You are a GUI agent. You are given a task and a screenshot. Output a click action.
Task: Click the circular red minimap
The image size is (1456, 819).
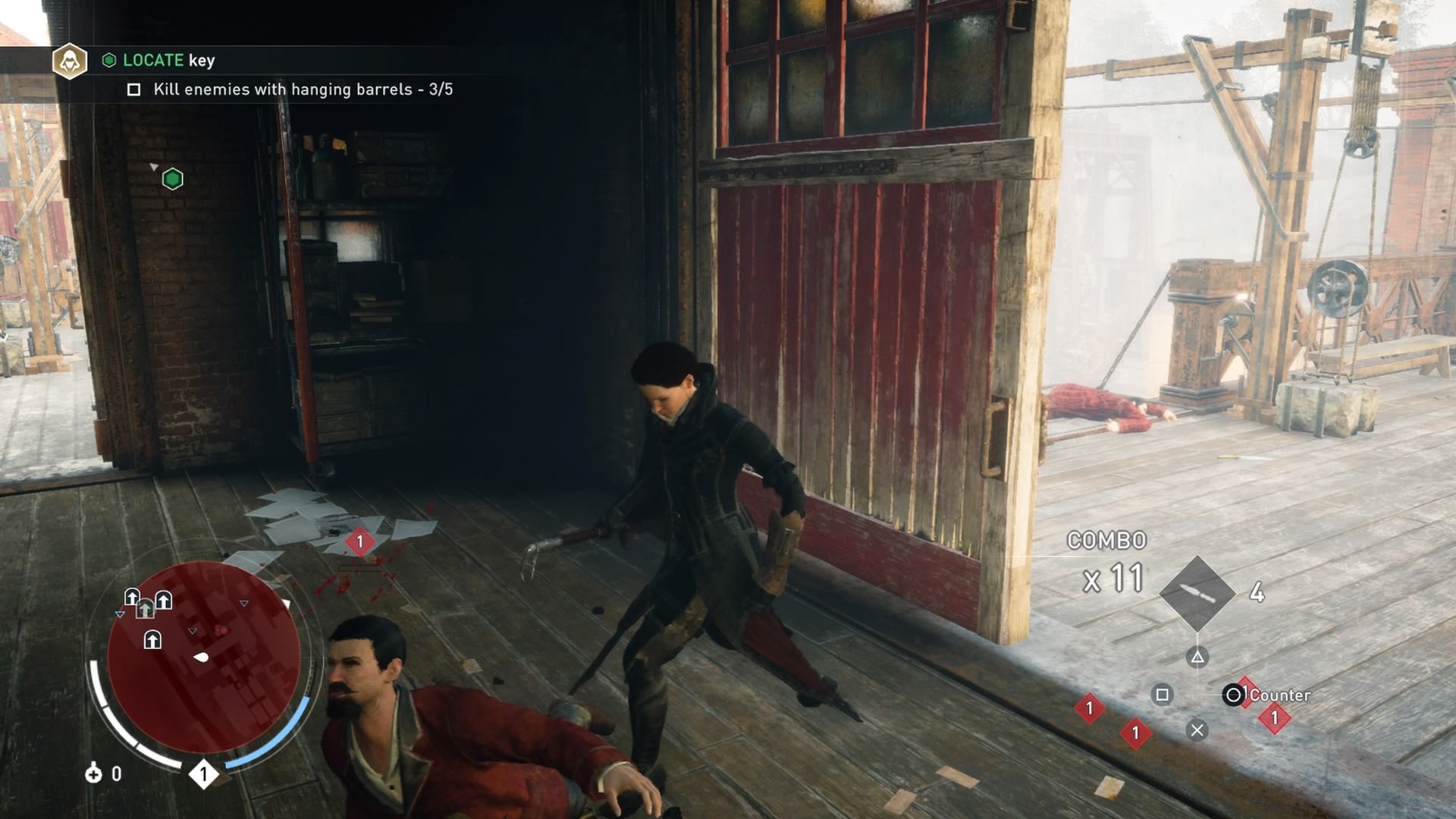coord(203,657)
